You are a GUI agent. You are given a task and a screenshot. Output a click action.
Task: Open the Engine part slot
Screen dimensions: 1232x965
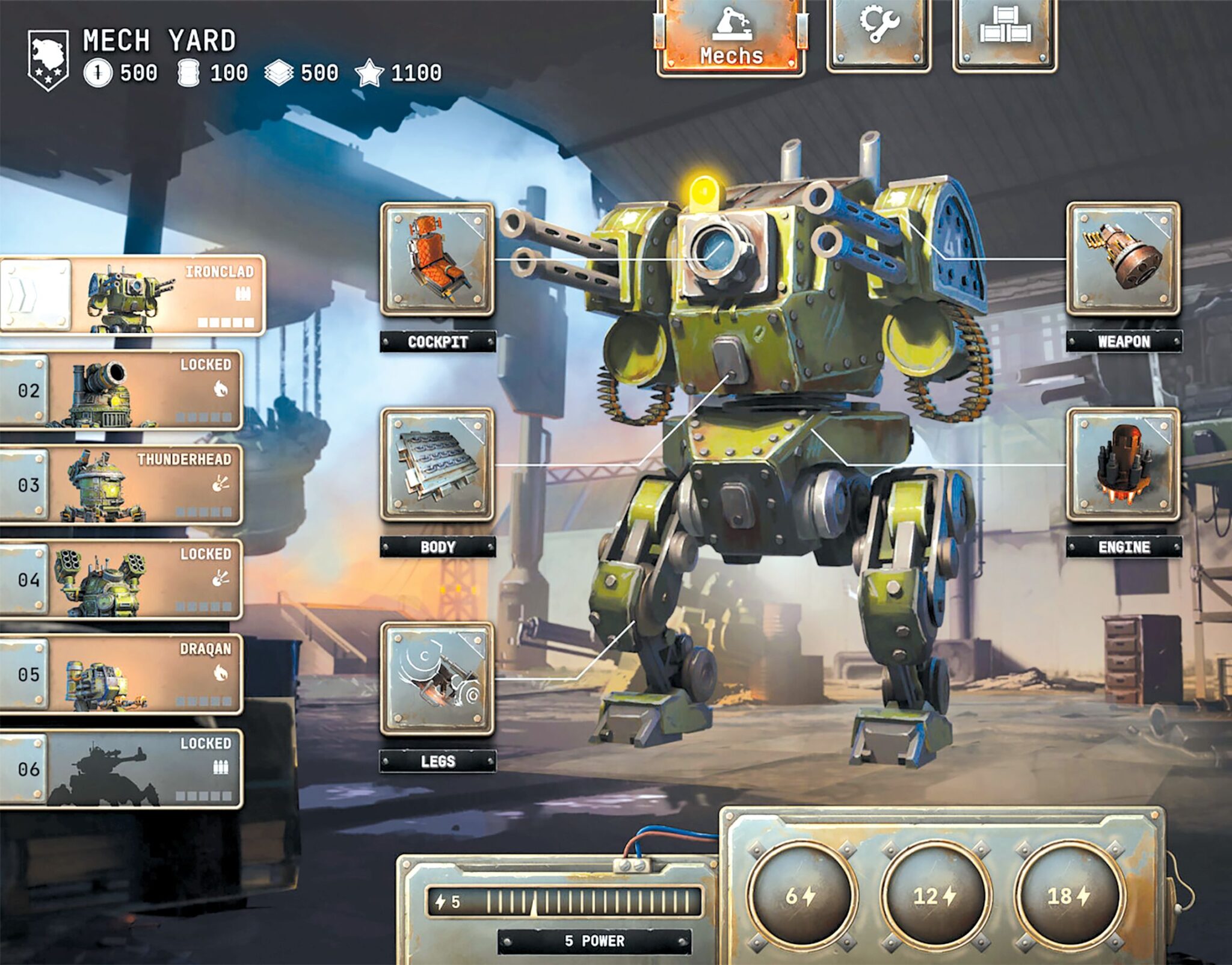click(x=1123, y=465)
